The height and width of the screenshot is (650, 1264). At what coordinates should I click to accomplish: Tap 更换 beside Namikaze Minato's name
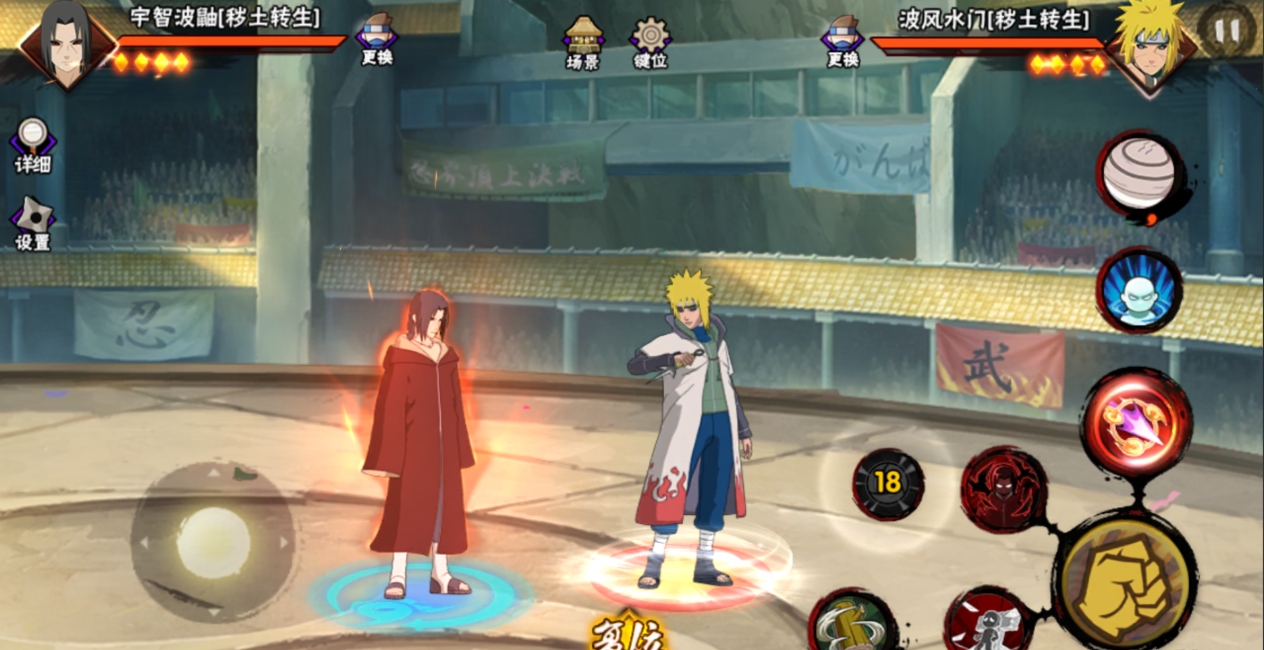click(x=843, y=40)
